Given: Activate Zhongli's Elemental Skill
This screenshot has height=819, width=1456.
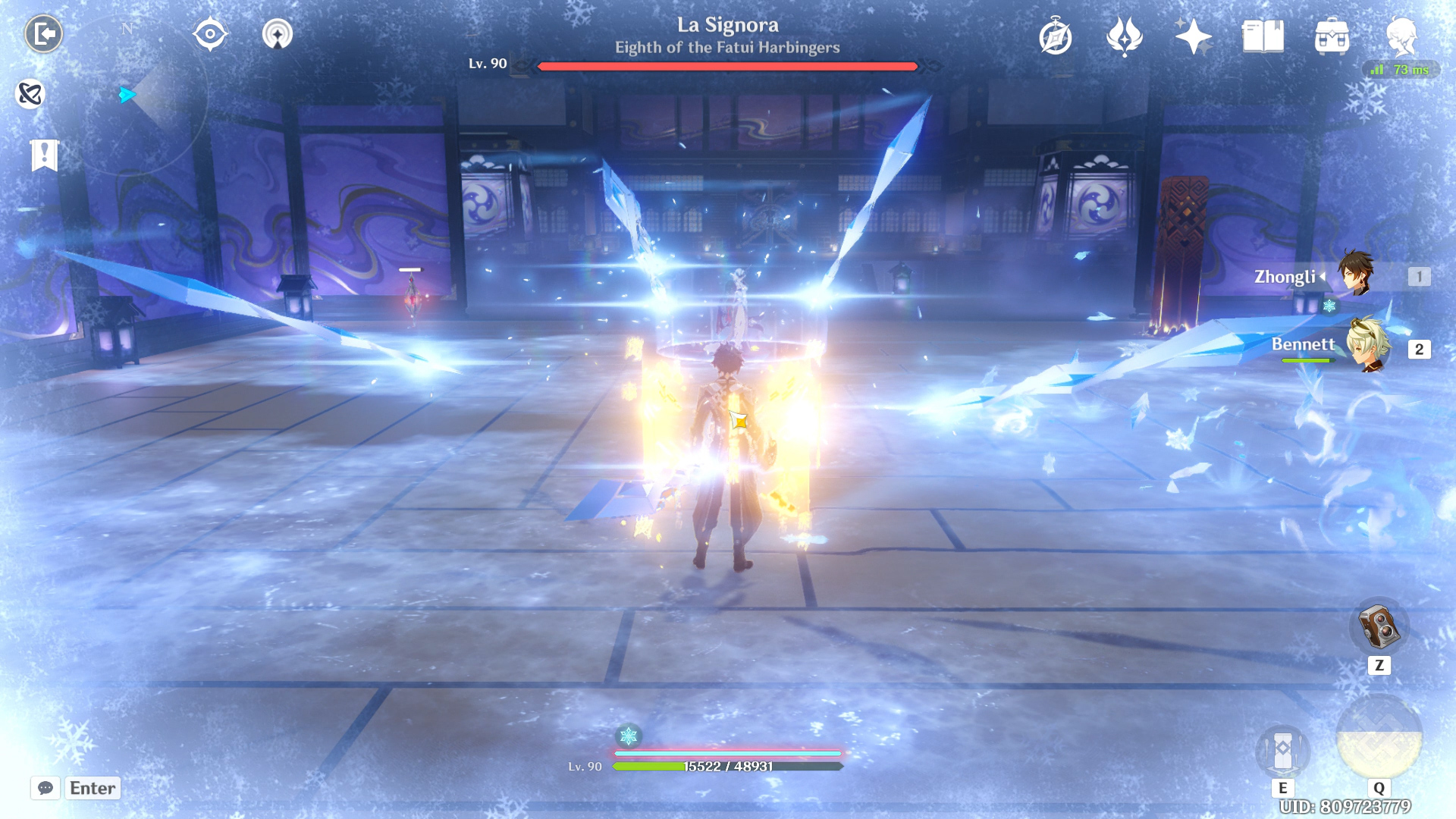Looking at the screenshot, I should (1282, 752).
